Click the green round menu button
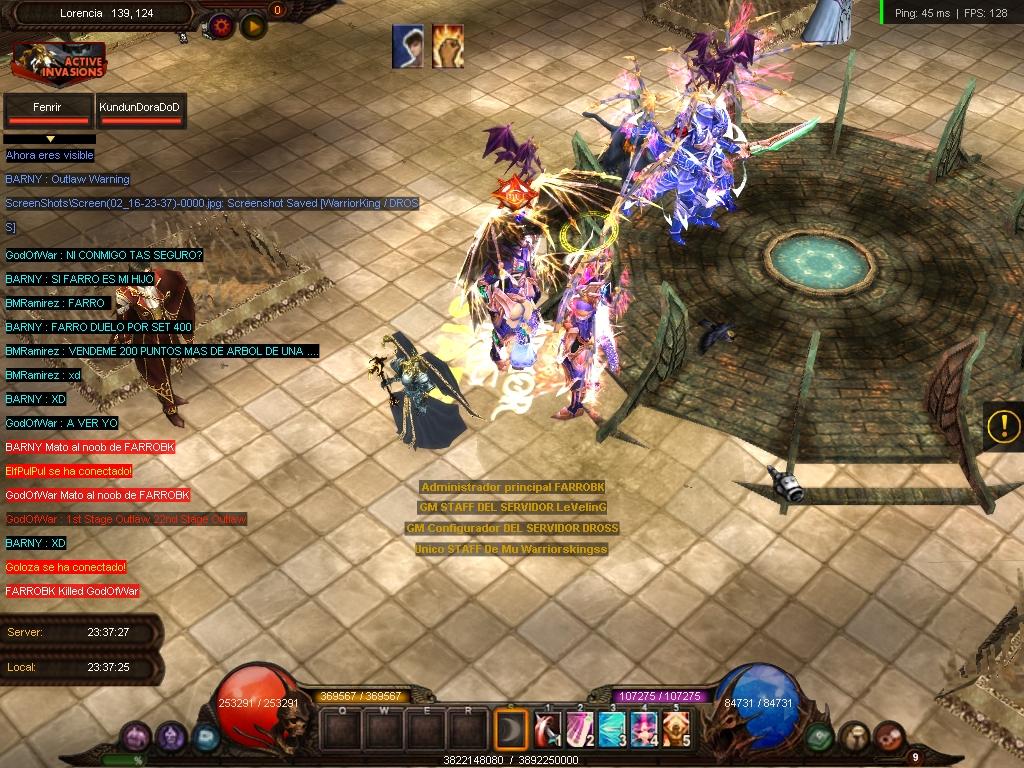The width and height of the screenshot is (1024, 768). coord(820,738)
